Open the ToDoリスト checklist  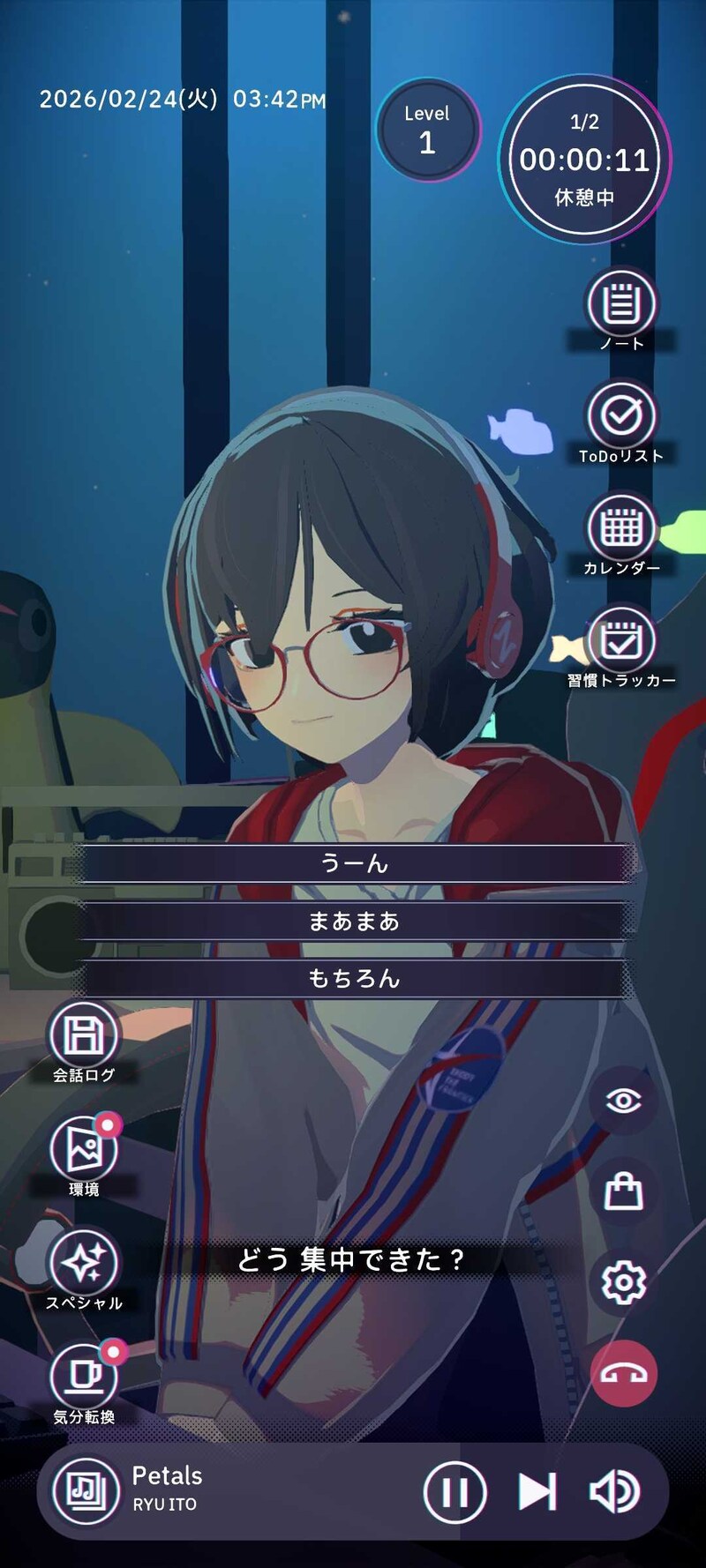(622, 415)
